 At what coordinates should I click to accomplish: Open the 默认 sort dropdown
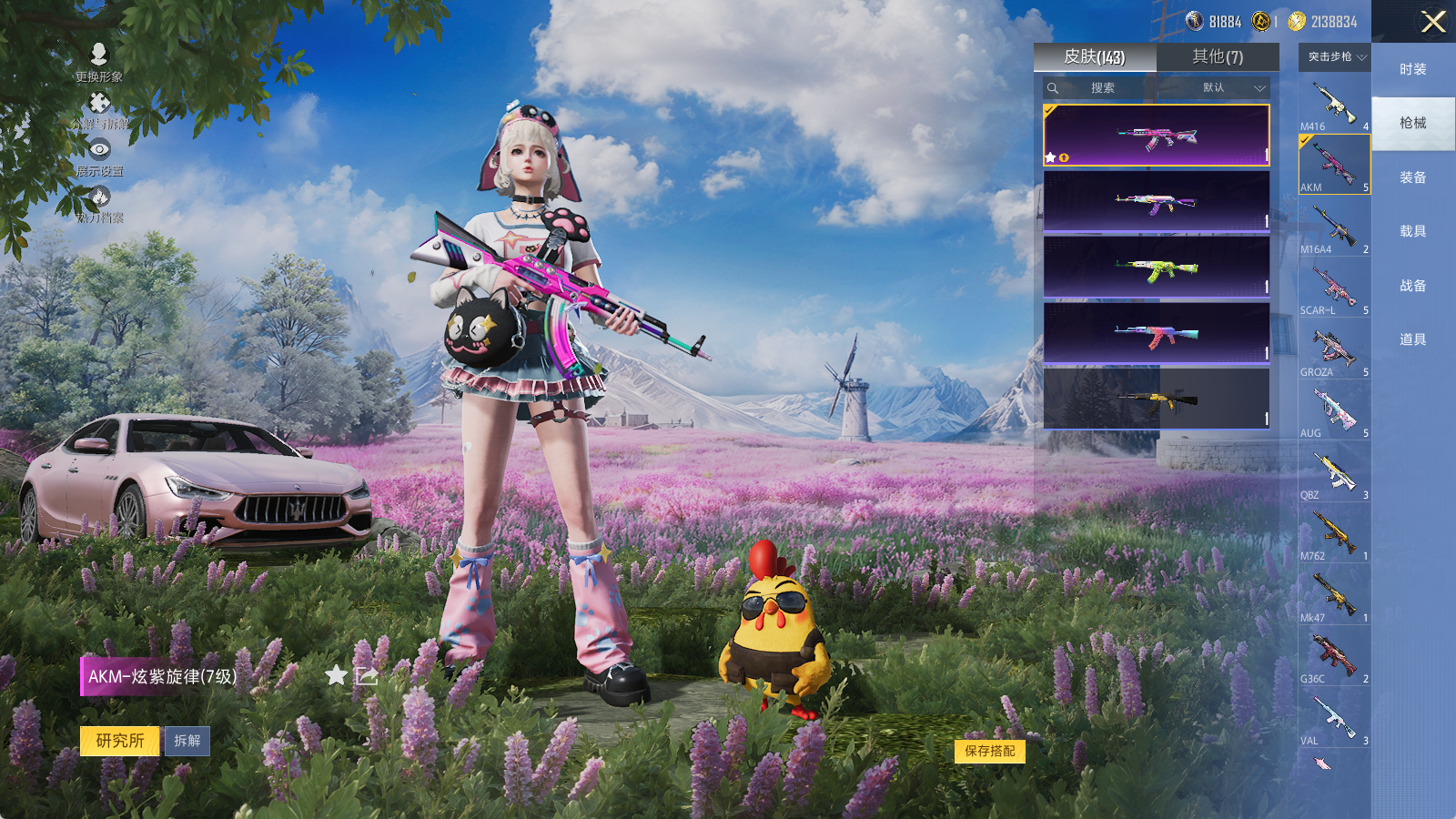pyautogui.click(x=1232, y=88)
